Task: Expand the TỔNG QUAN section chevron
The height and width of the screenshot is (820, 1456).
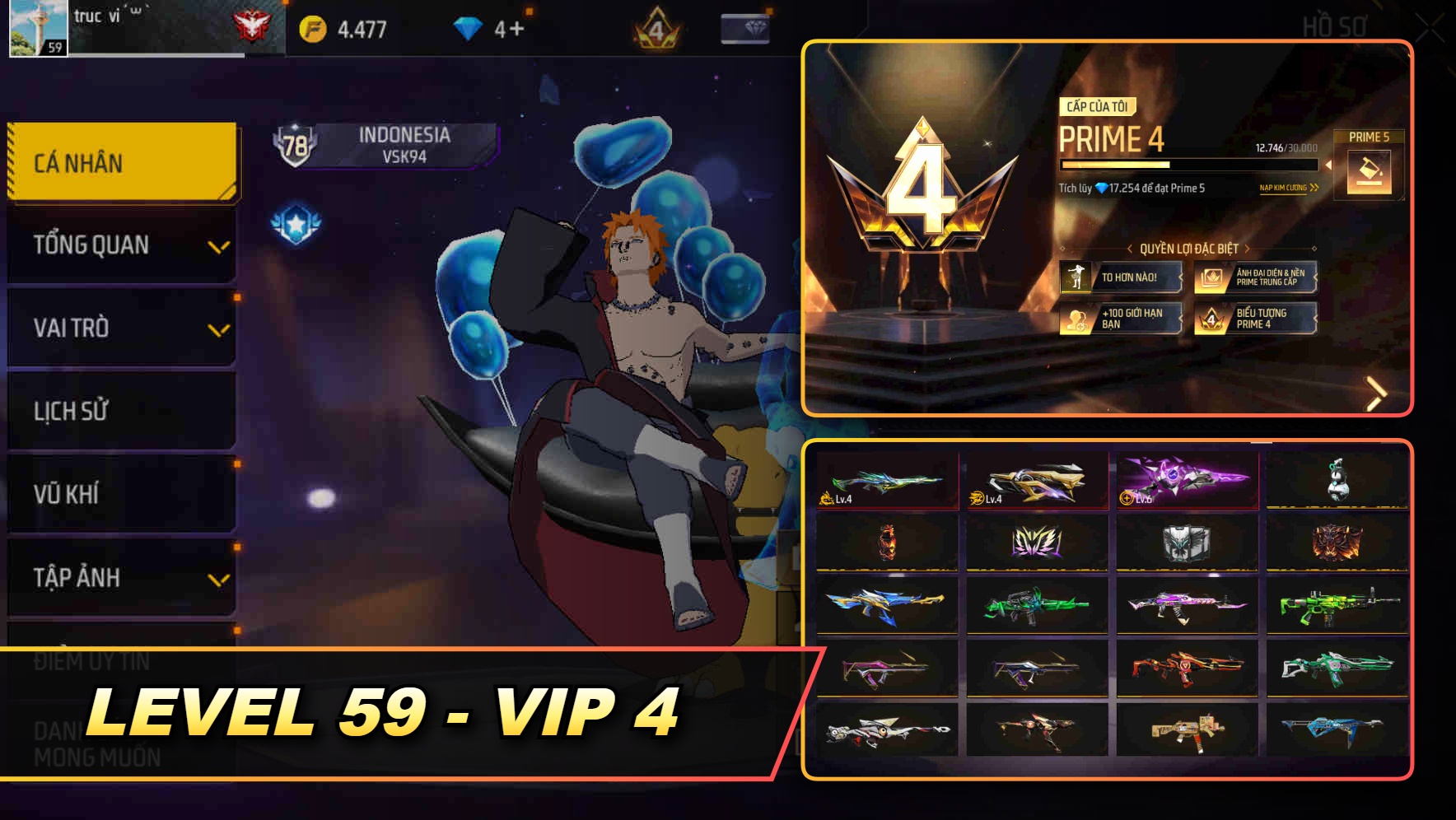Action: (x=217, y=245)
